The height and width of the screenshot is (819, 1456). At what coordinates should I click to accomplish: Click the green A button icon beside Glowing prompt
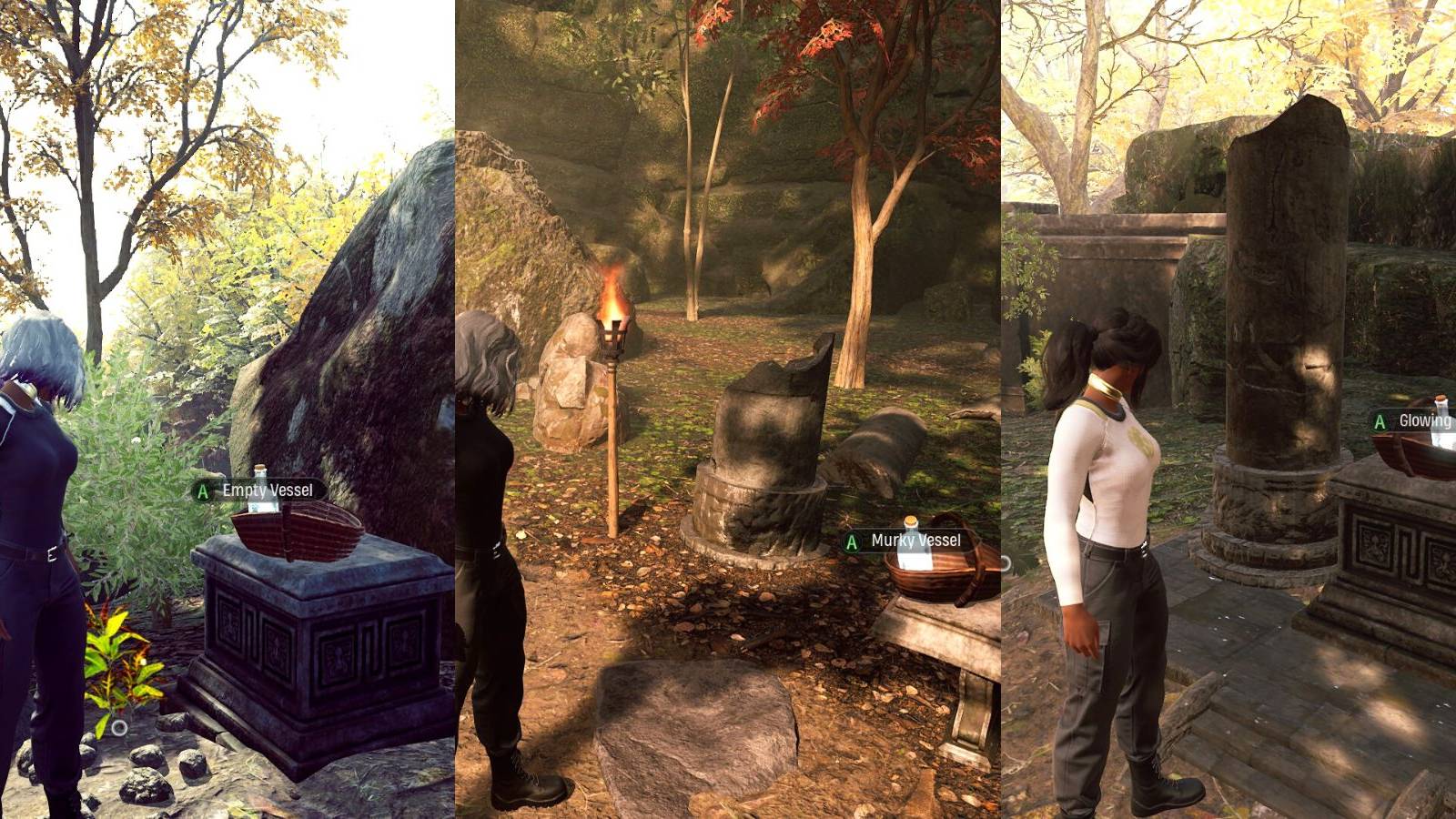(x=1381, y=421)
